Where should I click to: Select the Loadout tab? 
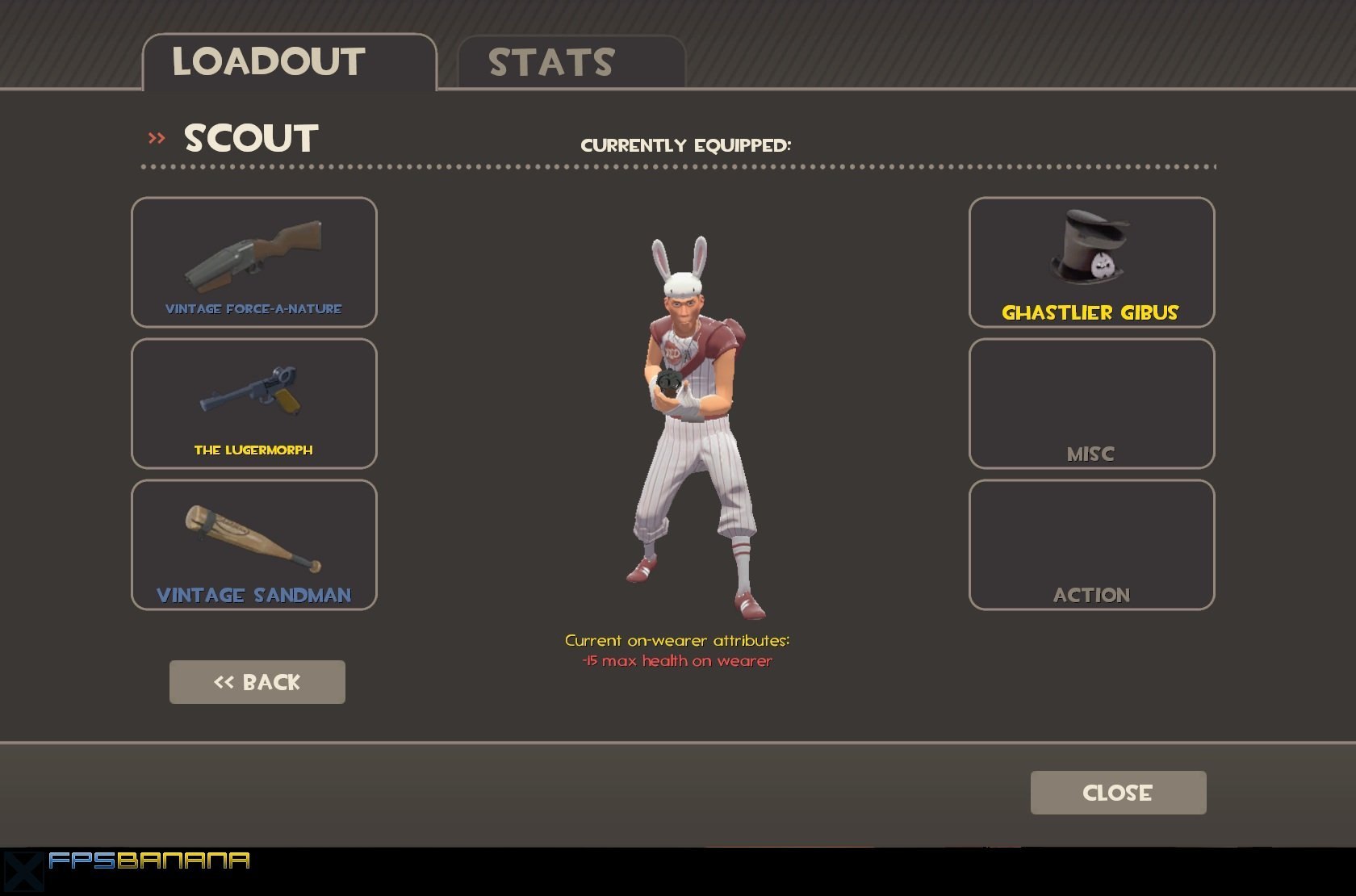(x=289, y=62)
